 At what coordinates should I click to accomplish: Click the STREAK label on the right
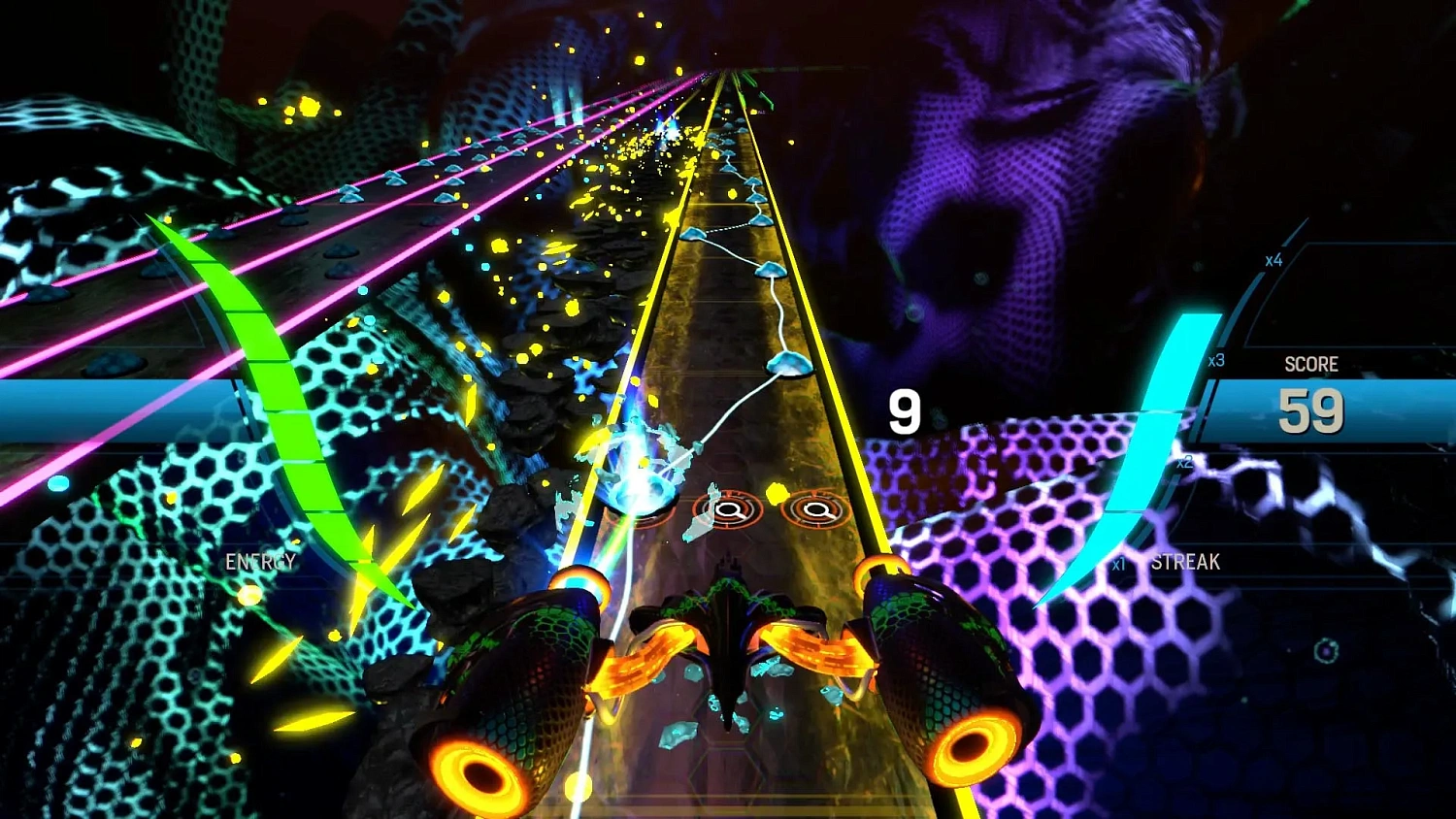[x=1186, y=561]
